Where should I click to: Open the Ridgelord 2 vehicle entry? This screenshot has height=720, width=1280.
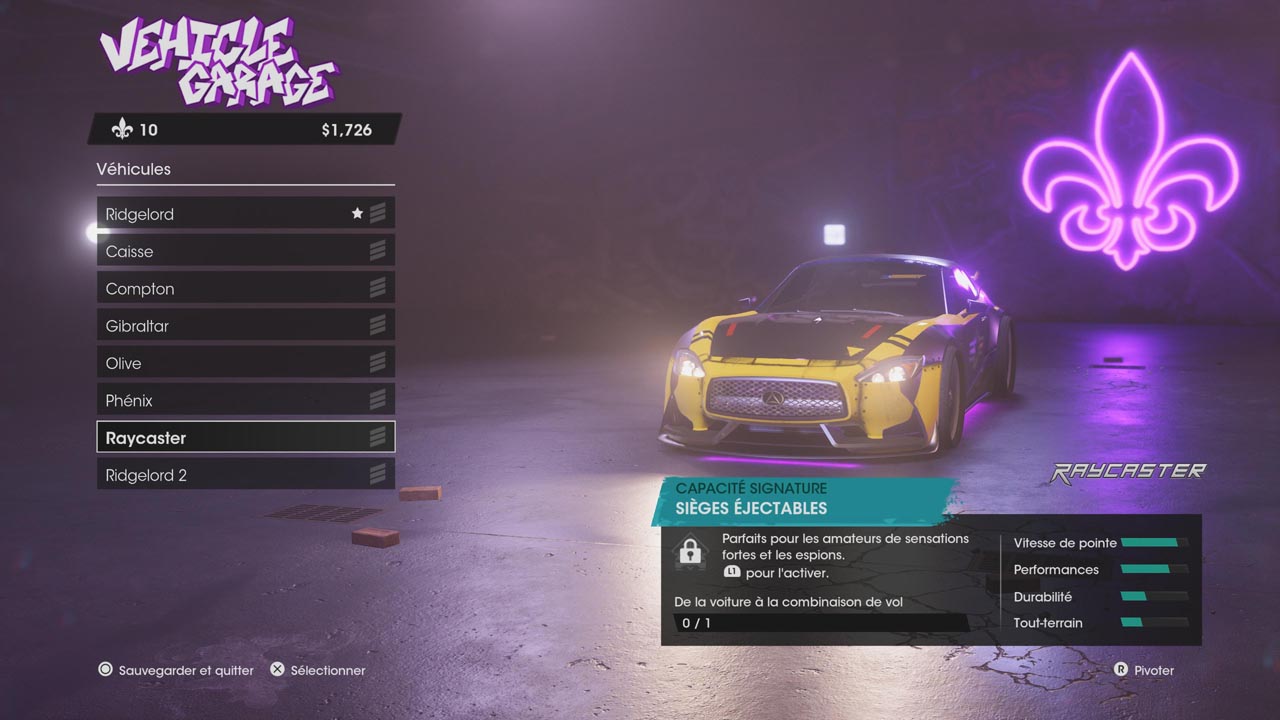(245, 475)
